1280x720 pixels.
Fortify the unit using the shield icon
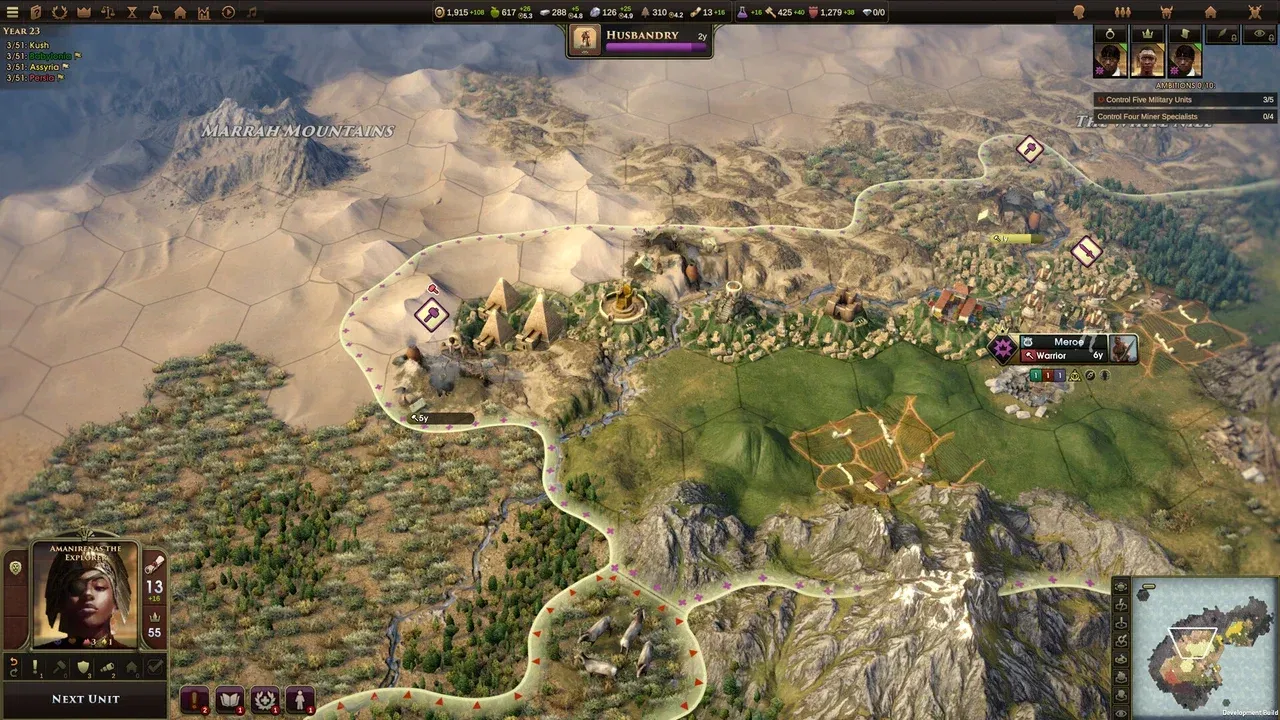pos(82,668)
